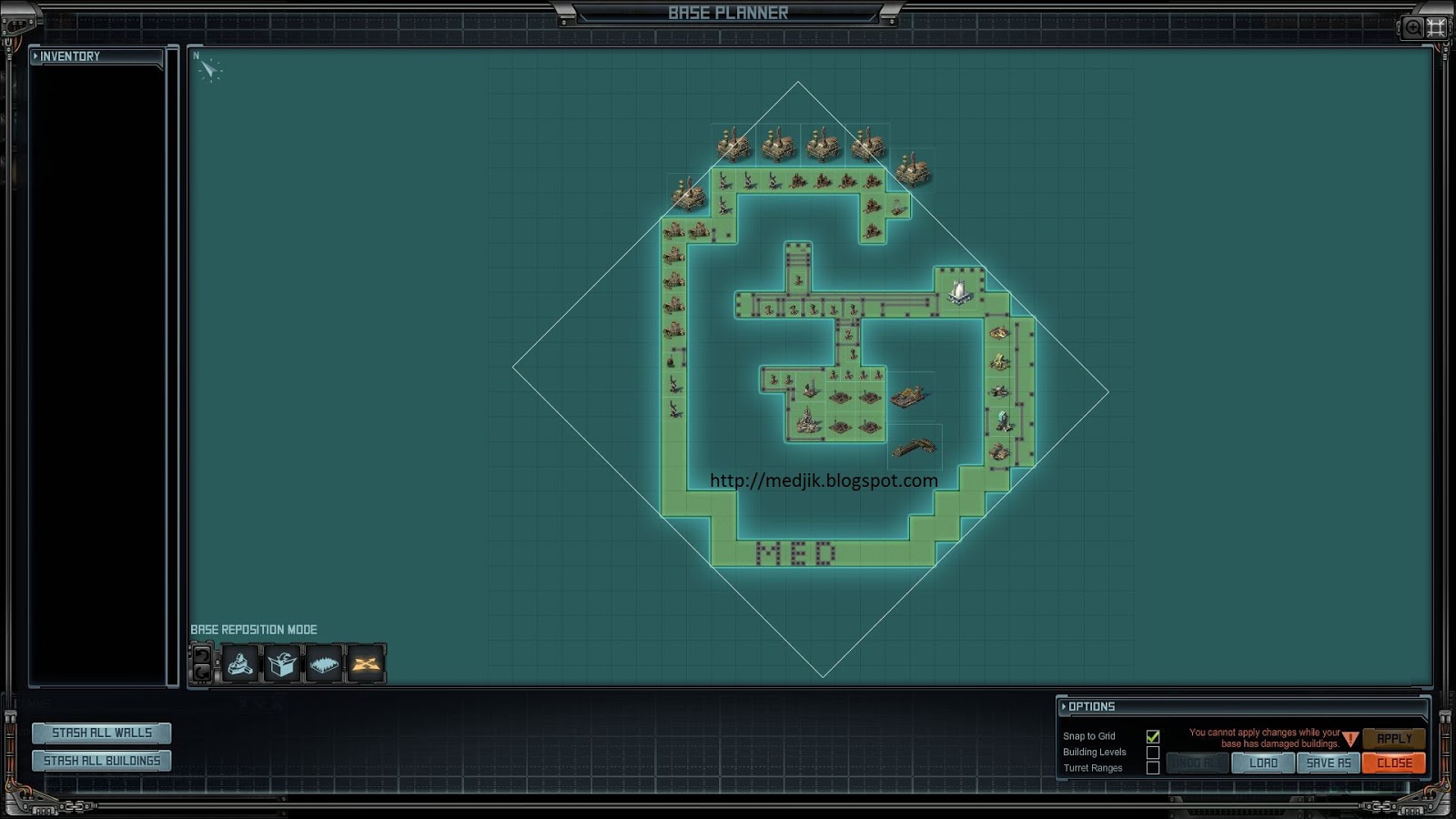Click the fit-to-view grid icon top right
Screen dimensions: 1456x819
[1436, 27]
